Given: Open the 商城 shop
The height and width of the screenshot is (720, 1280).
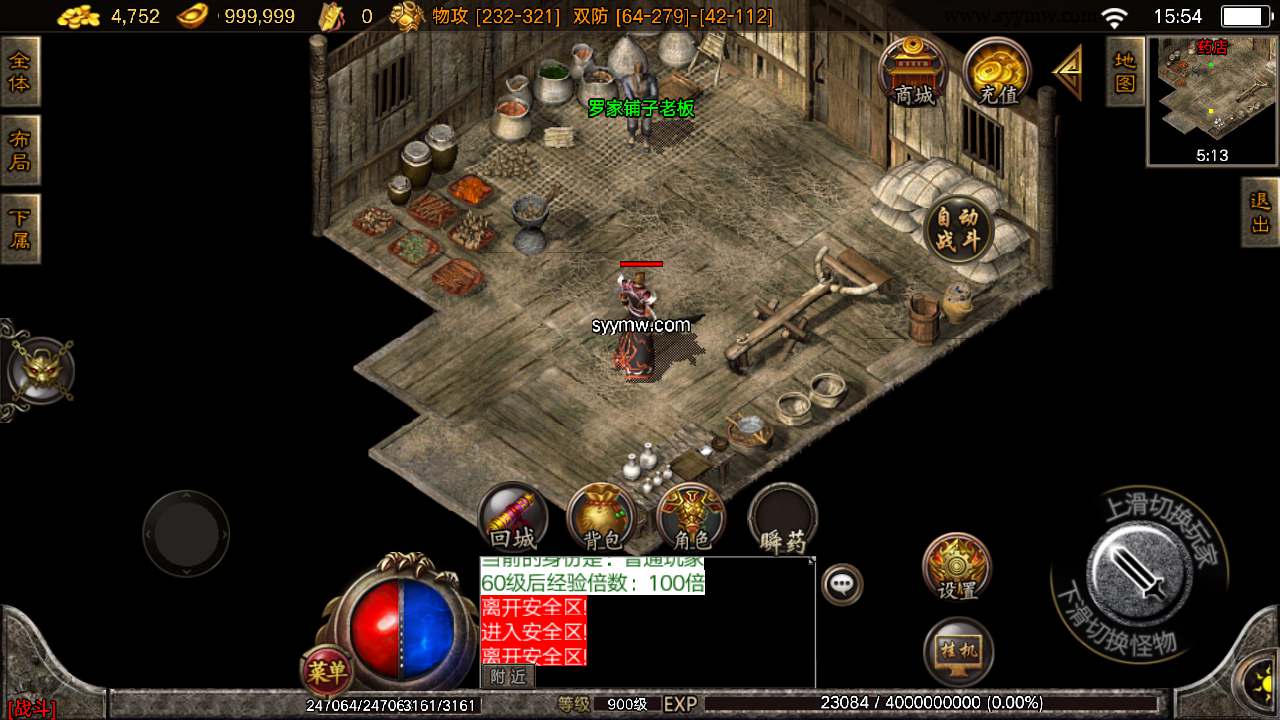Looking at the screenshot, I should click(914, 71).
